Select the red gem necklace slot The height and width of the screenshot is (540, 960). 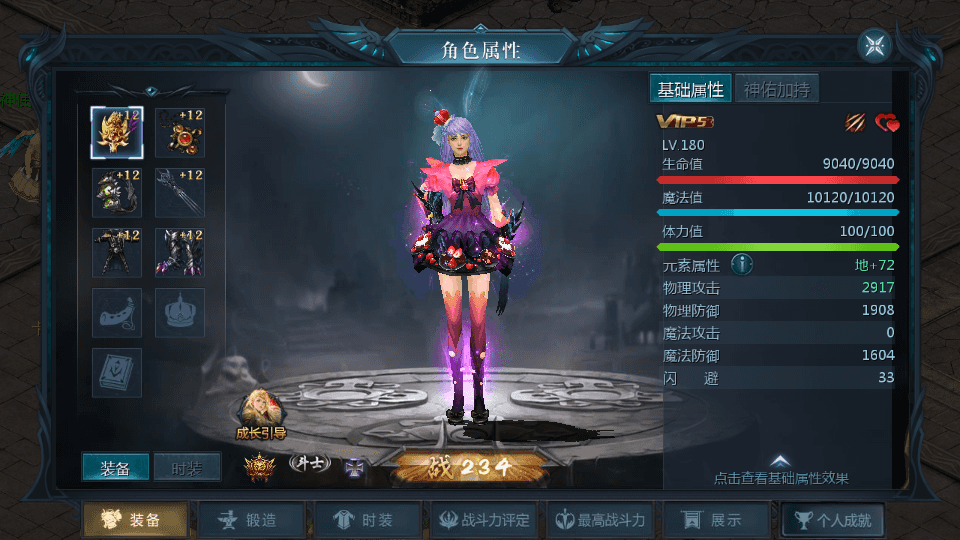180,133
